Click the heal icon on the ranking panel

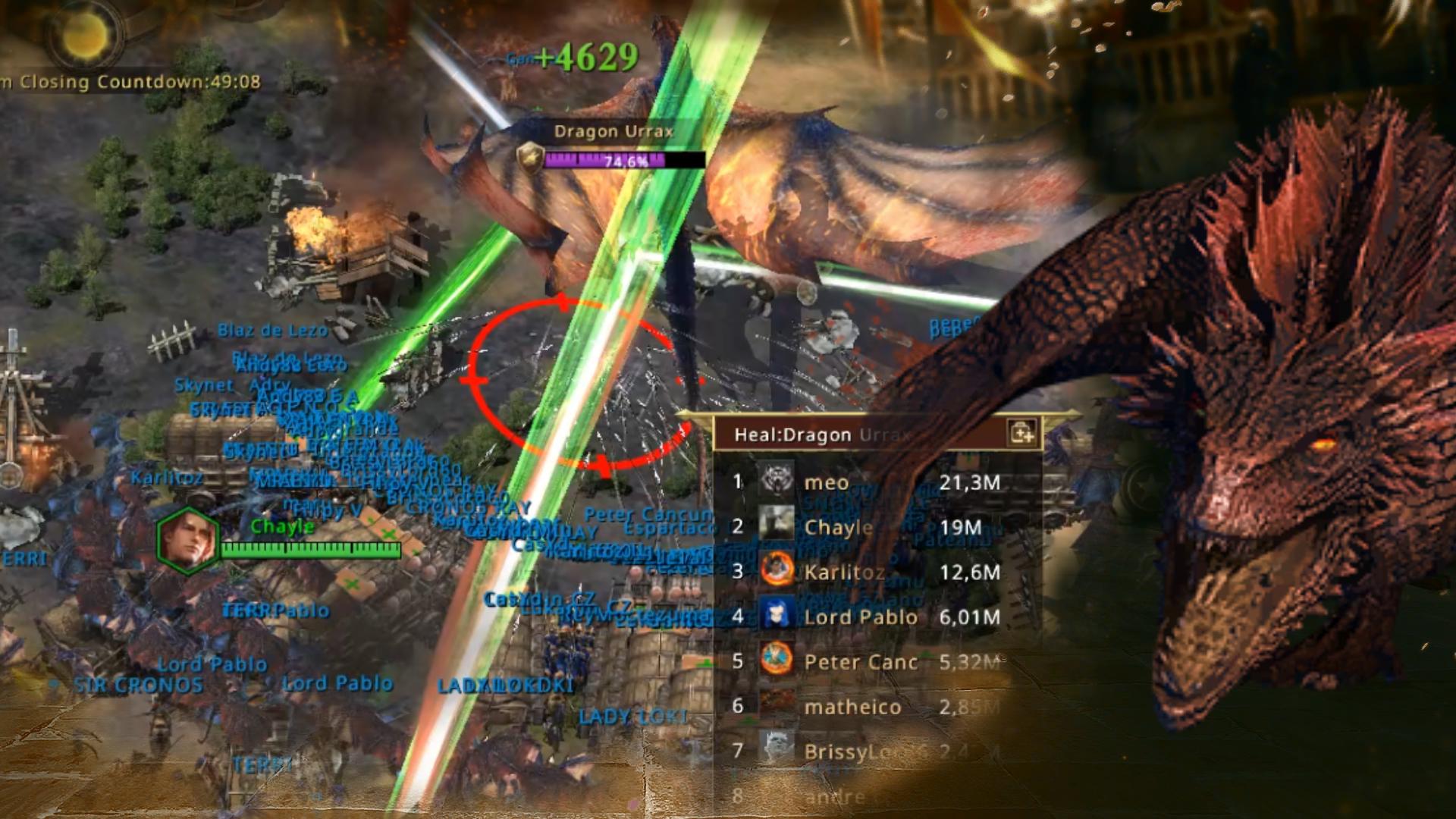coord(1022,434)
